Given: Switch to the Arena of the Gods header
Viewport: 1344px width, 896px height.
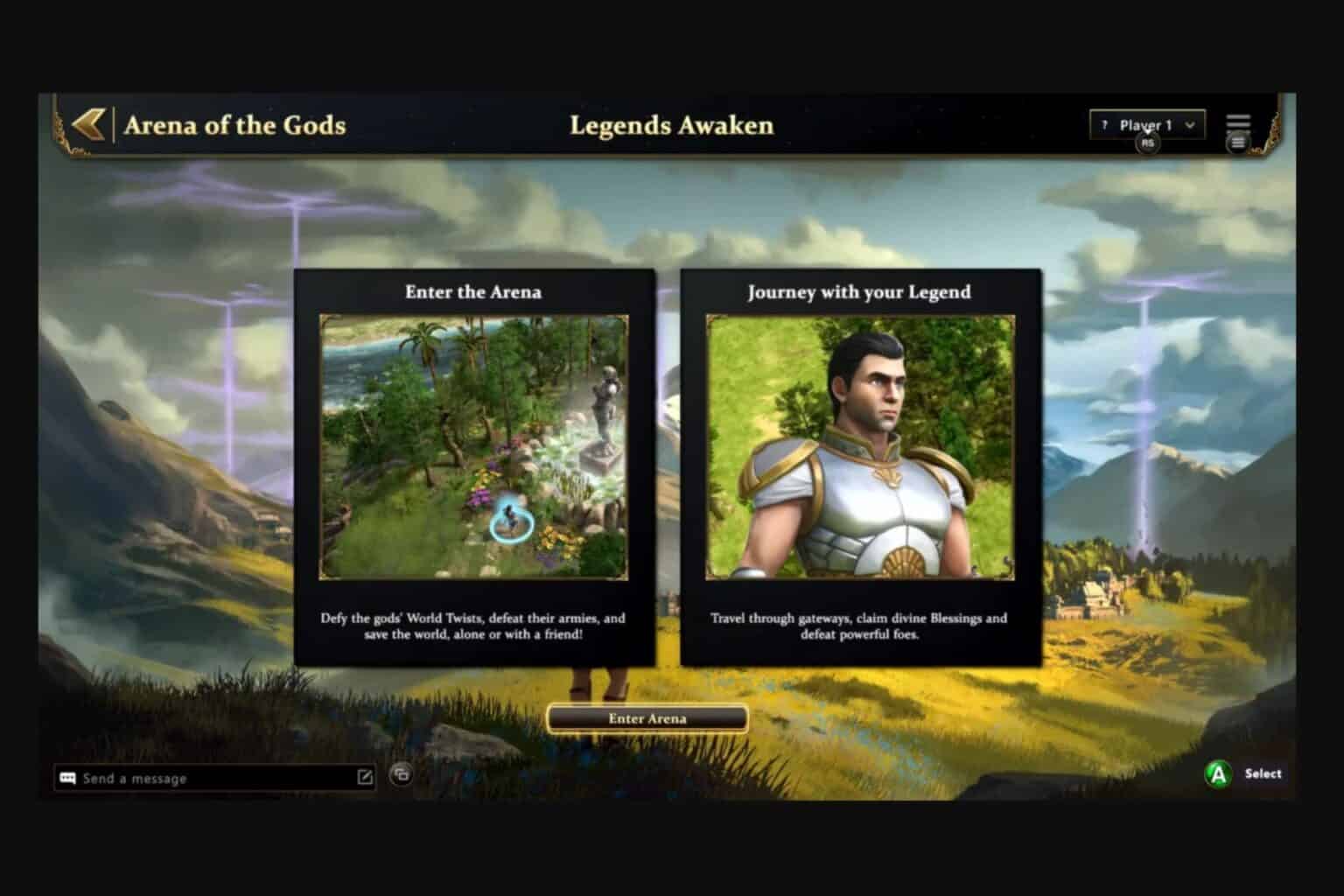Looking at the screenshot, I should pos(236,125).
